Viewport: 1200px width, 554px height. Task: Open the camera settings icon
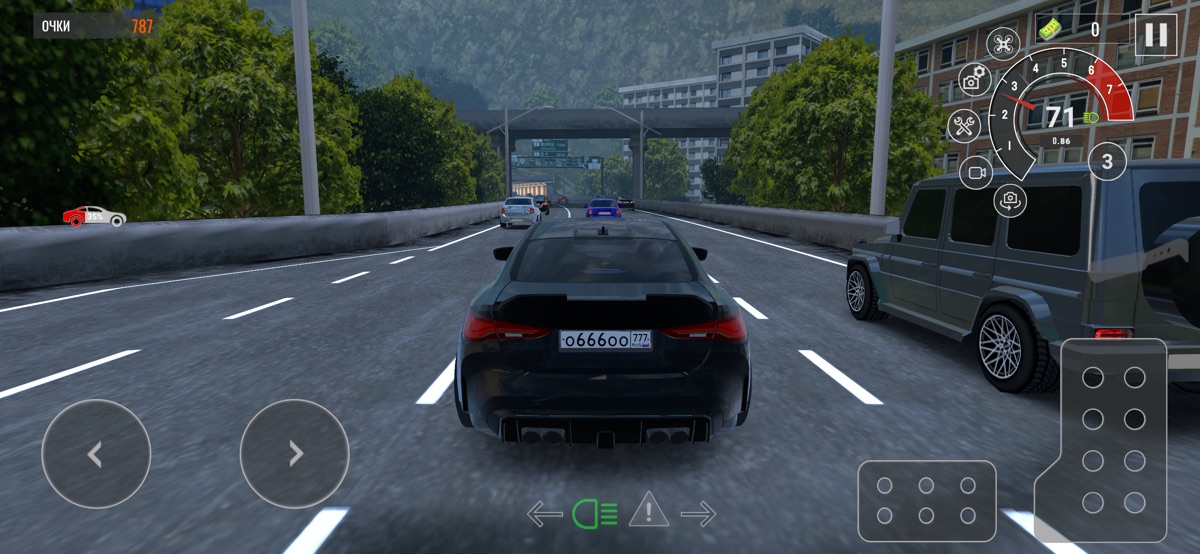point(974,80)
